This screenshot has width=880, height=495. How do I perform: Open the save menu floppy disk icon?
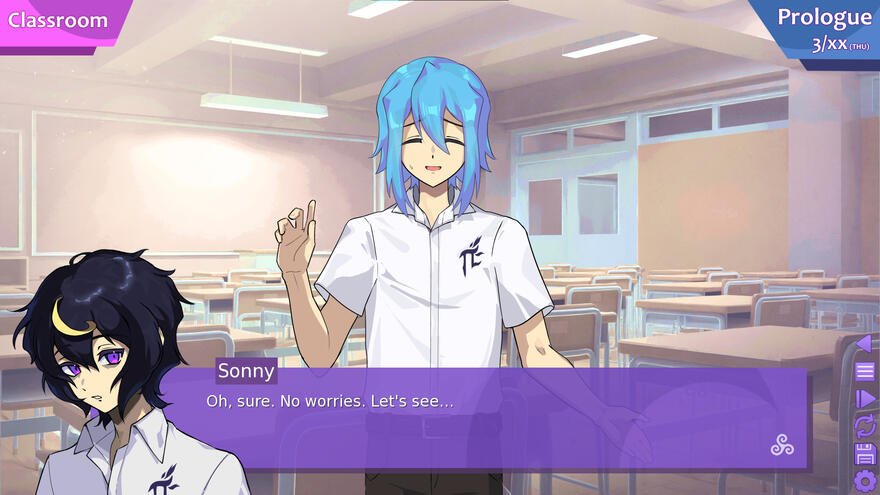point(865,454)
